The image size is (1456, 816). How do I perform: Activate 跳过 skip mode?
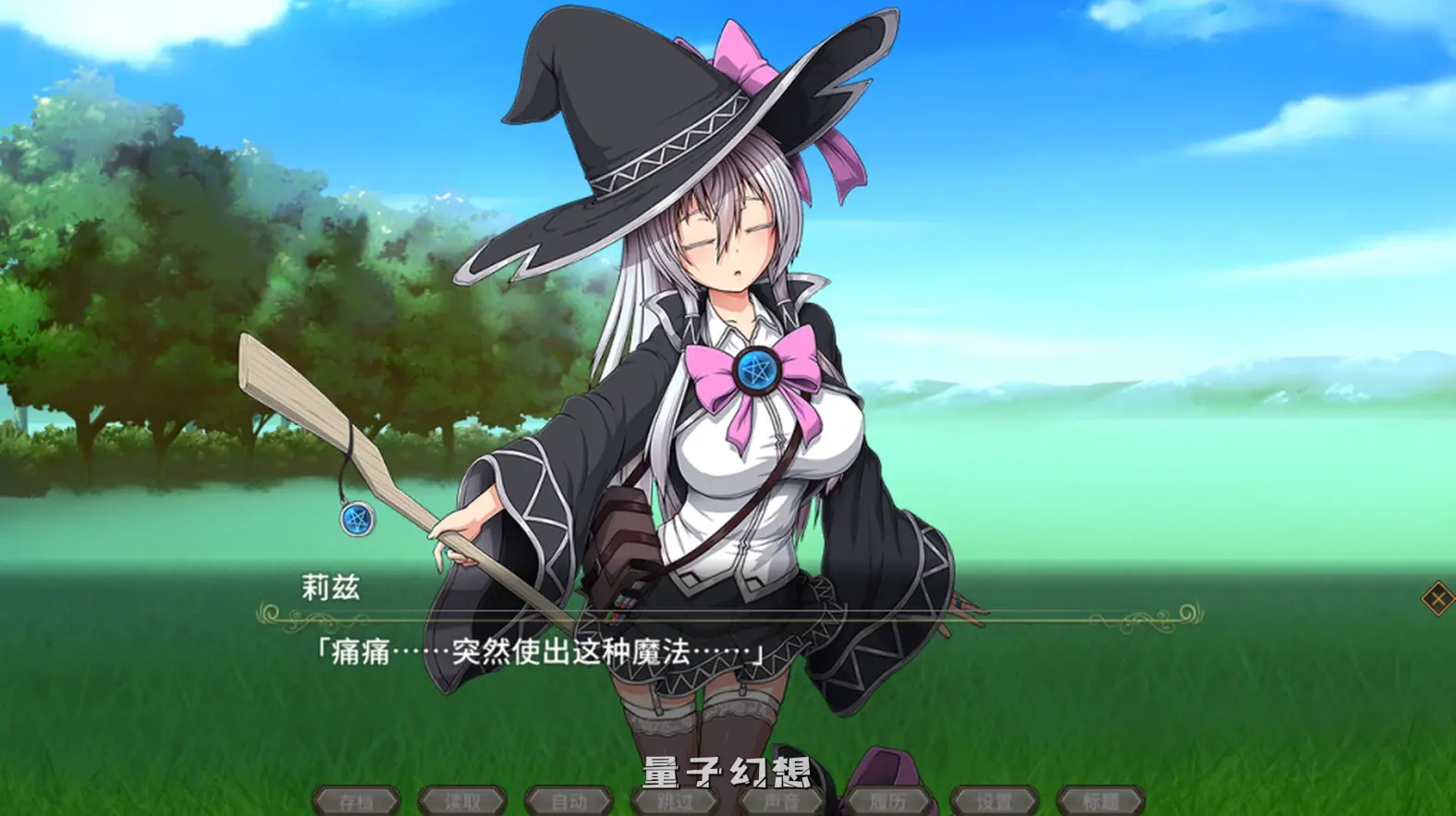(x=676, y=802)
